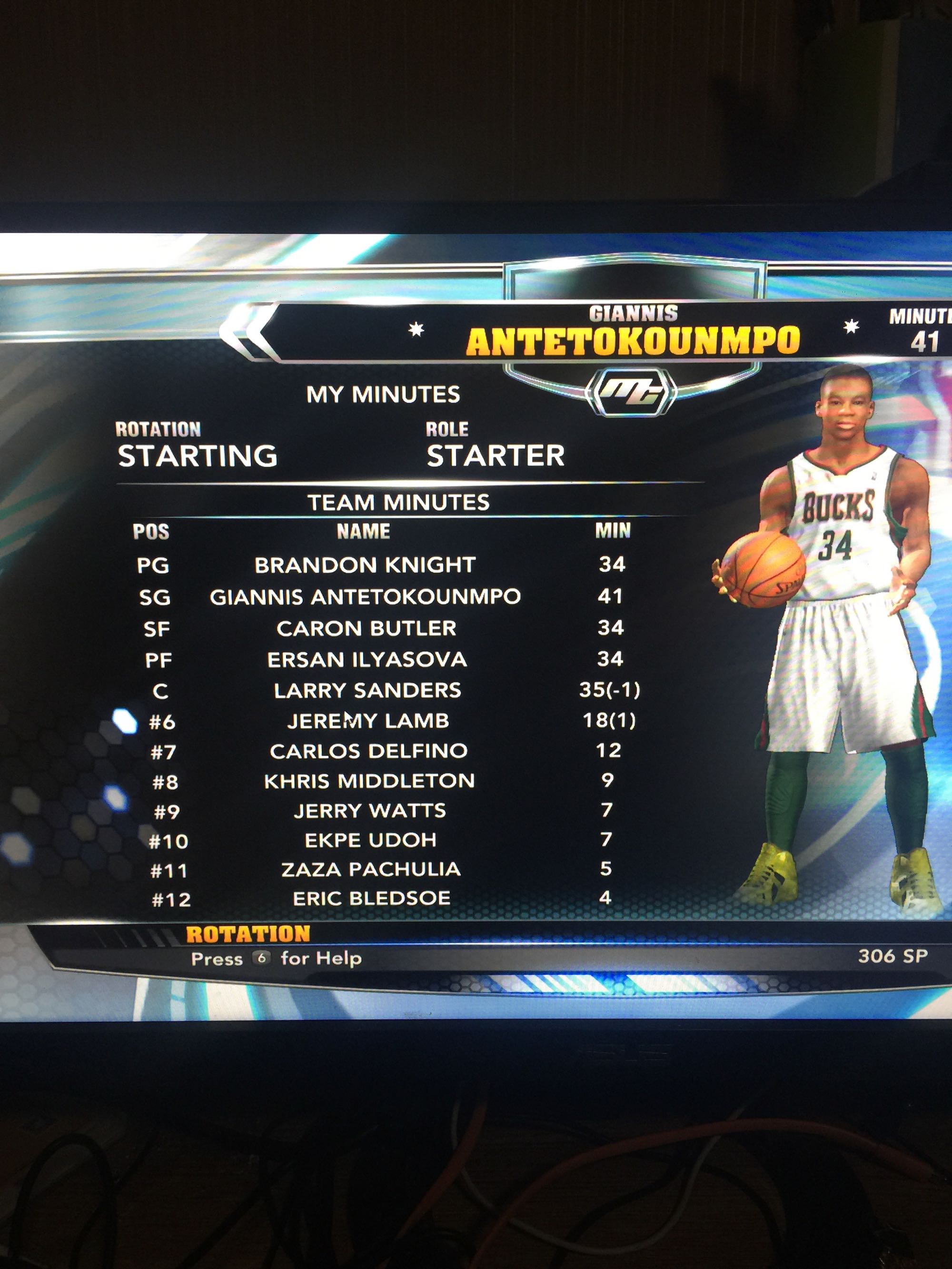Select Brandon Knight's roster row
The image size is (952, 1269).
point(365,565)
